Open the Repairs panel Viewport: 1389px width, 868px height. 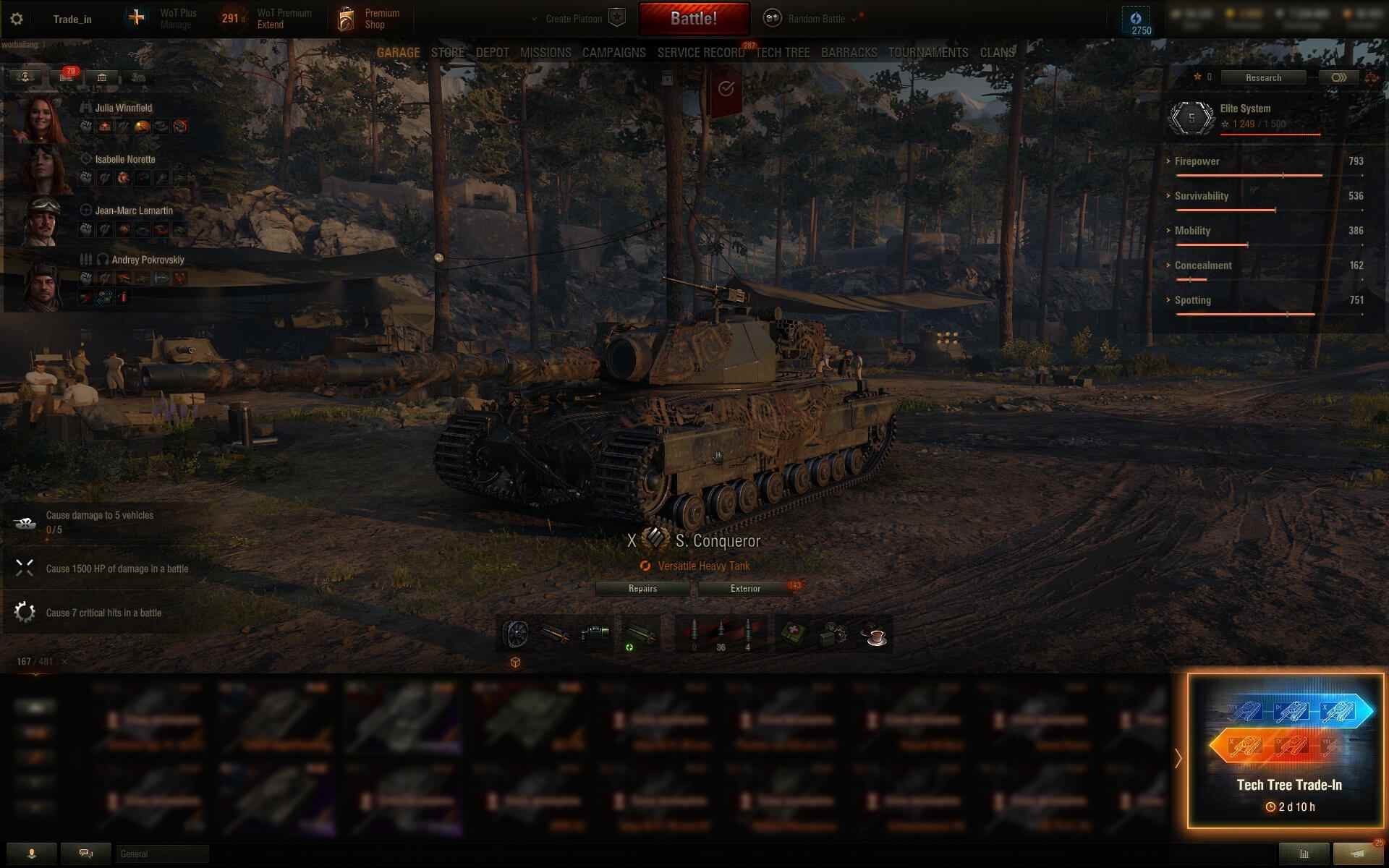pos(642,589)
